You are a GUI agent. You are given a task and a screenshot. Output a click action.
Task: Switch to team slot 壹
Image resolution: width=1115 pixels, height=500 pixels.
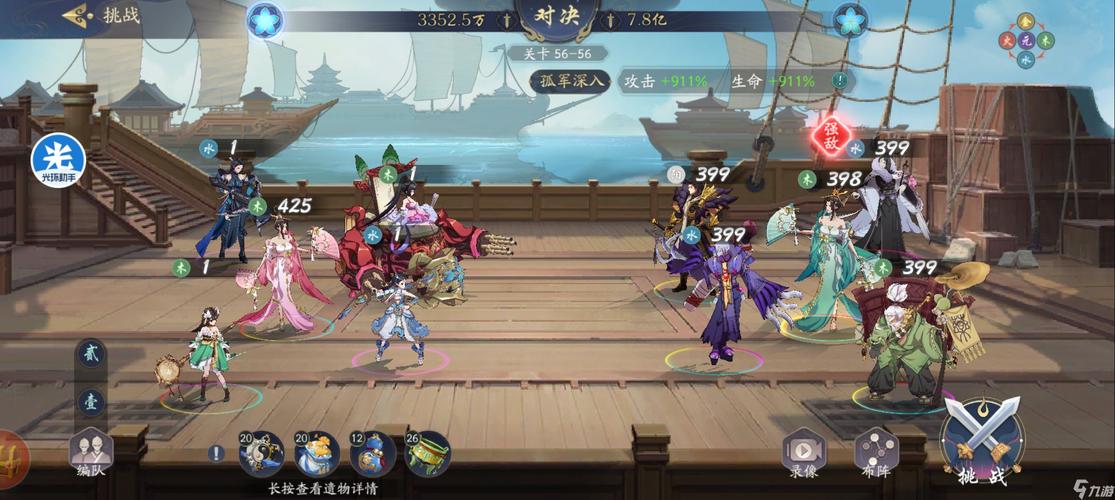[x=89, y=401]
